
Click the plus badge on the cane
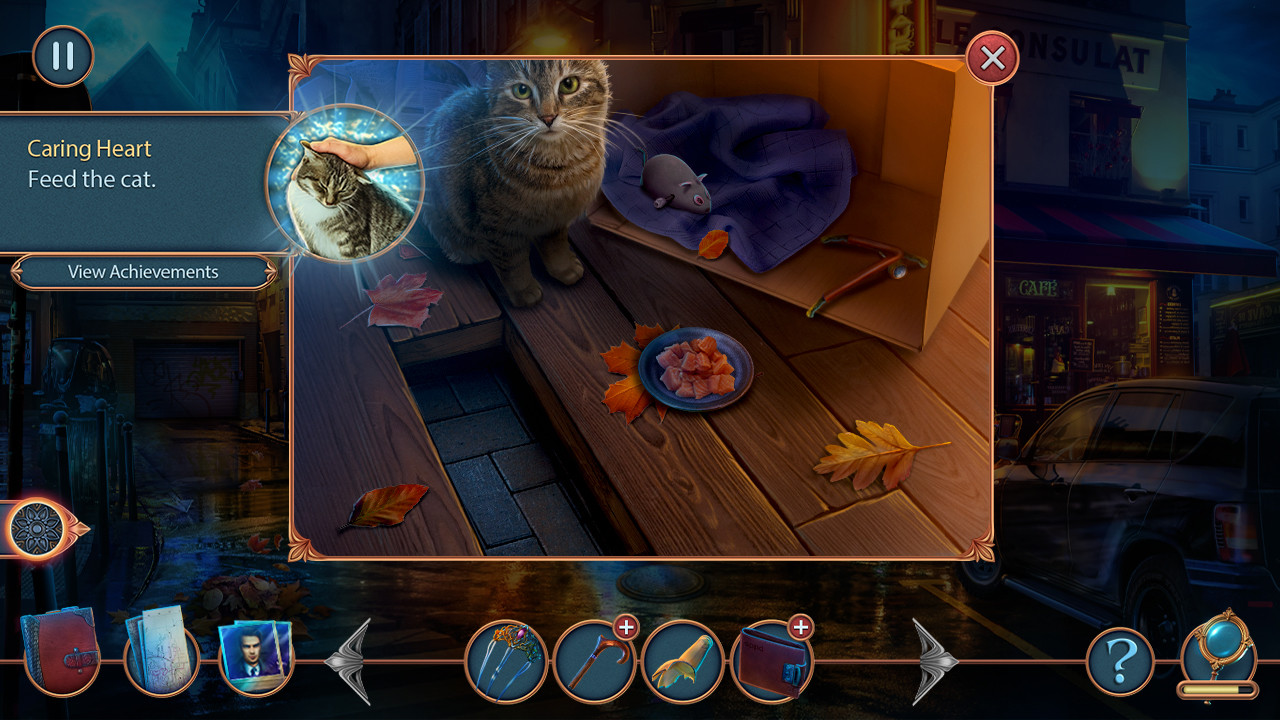(x=625, y=630)
